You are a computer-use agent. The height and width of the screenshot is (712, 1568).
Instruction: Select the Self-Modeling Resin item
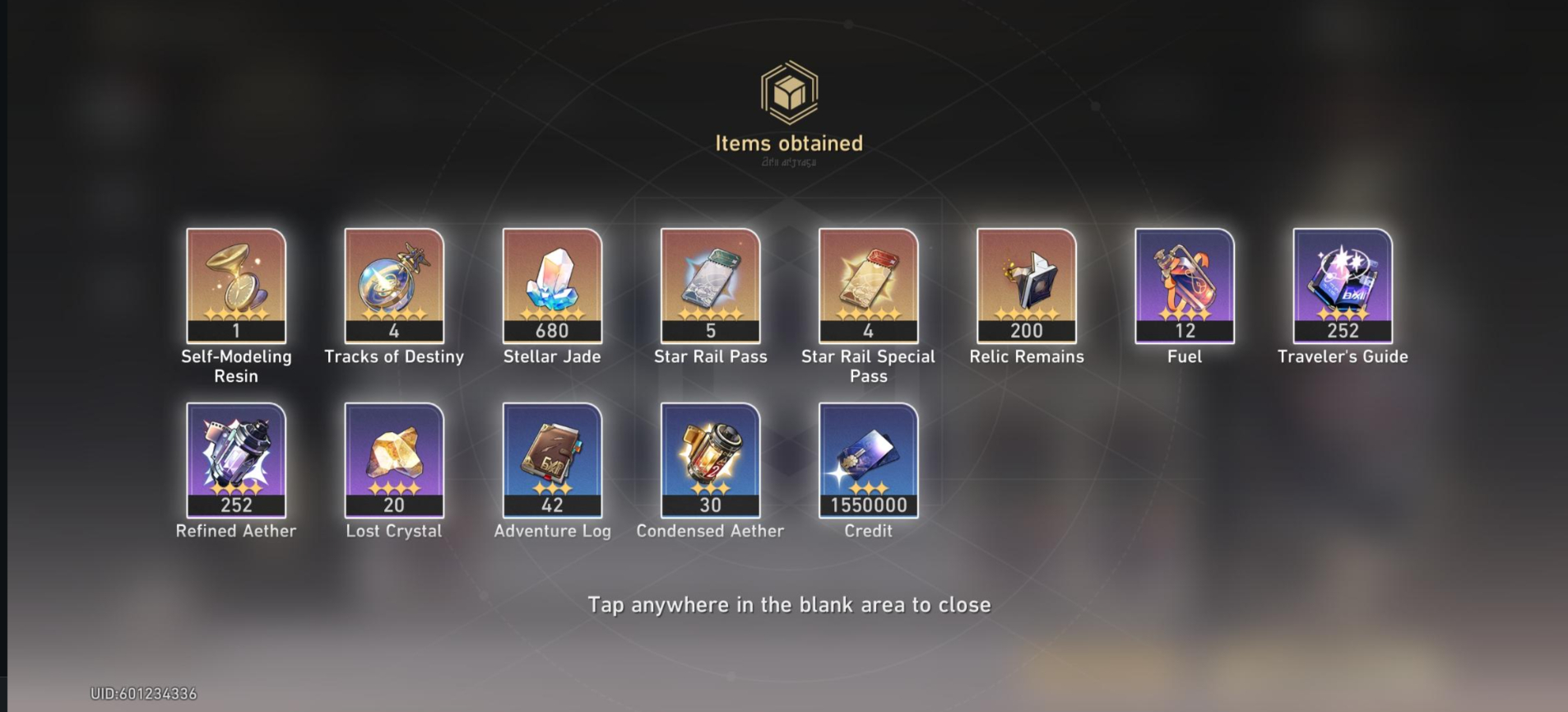[x=236, y=285]
